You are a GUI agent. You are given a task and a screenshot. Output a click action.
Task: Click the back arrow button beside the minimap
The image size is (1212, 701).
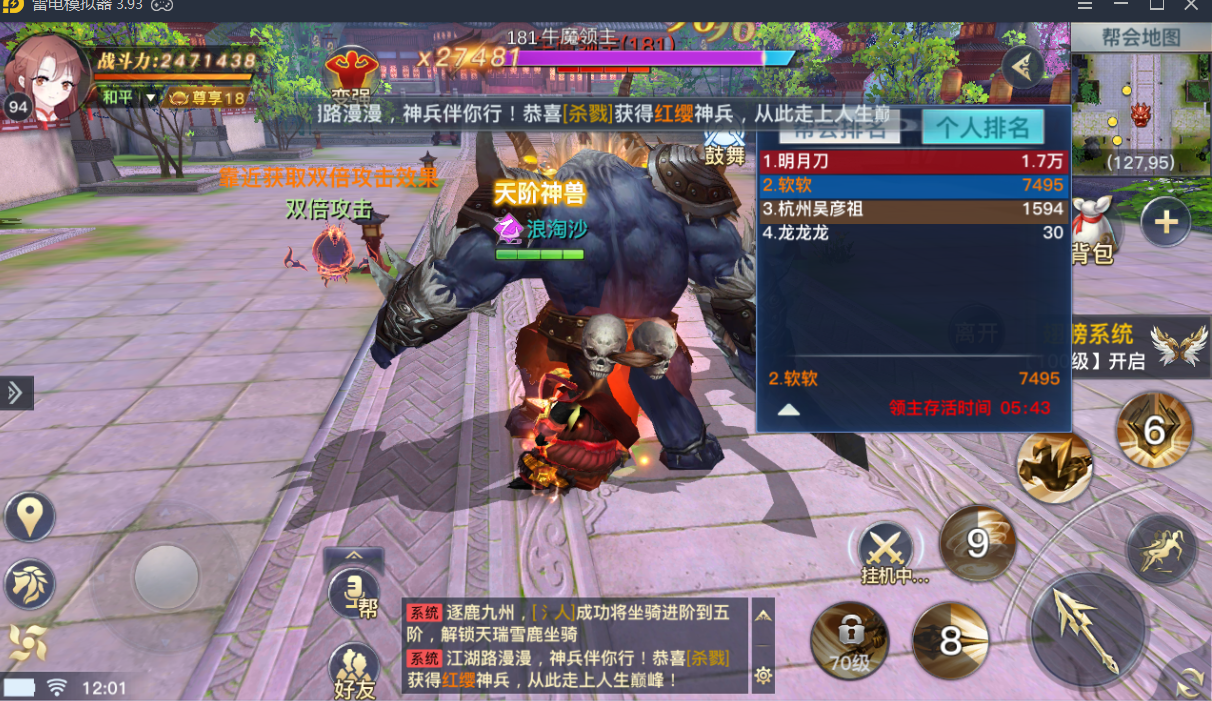(x=1022, y=67)
